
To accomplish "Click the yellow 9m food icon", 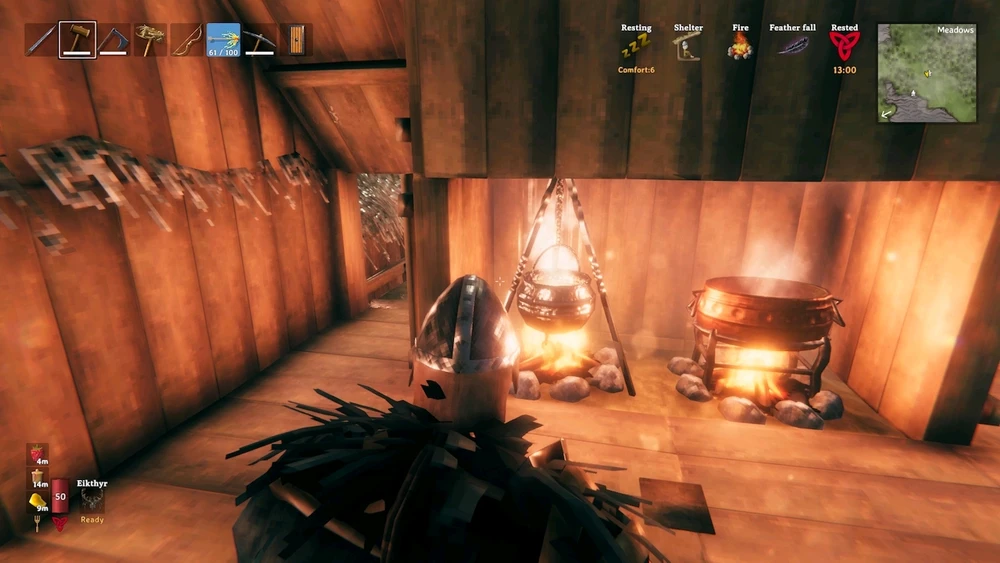I will point(37,500).
